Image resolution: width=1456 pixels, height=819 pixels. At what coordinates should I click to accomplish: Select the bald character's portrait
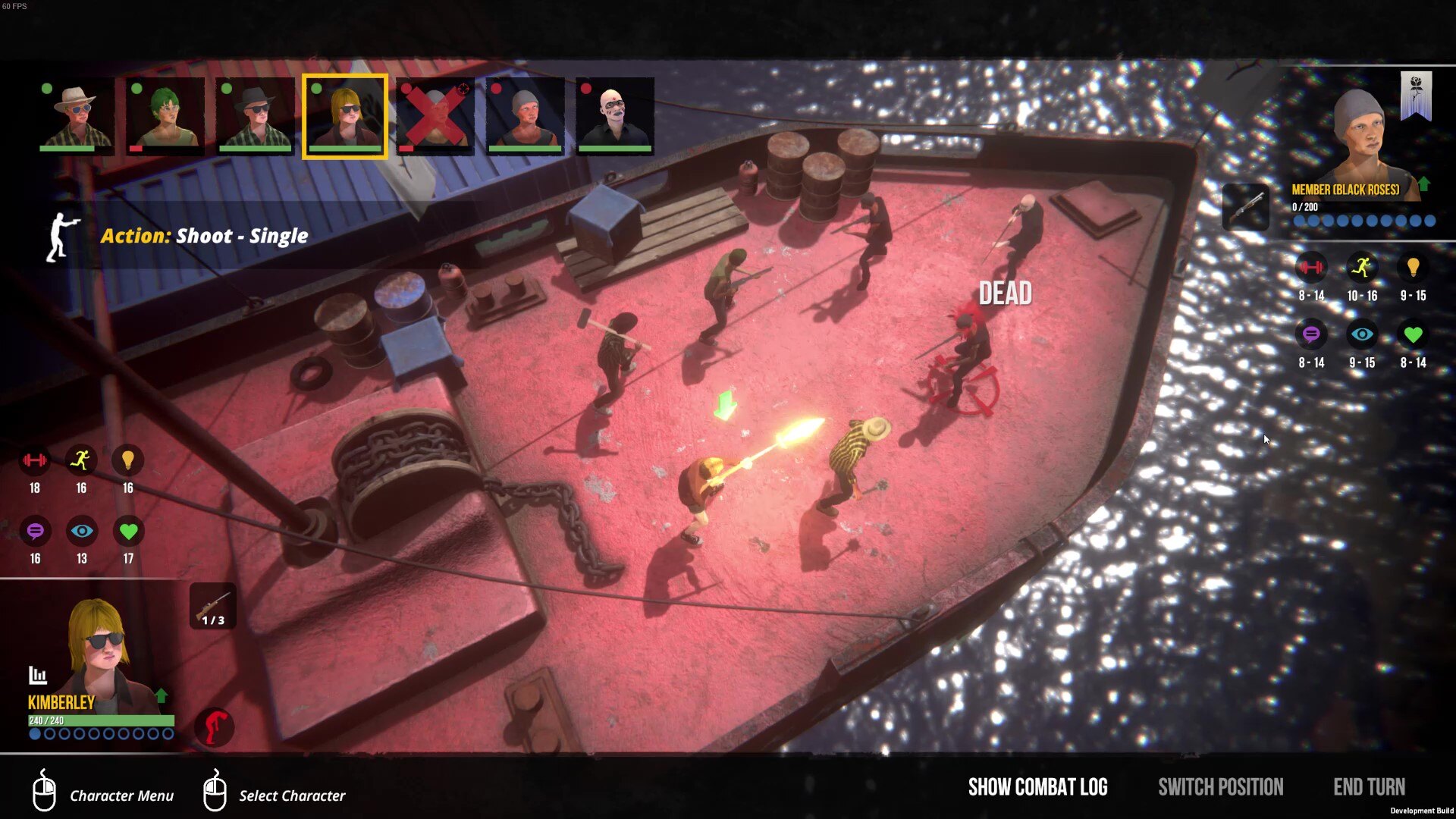click(613, 115)
